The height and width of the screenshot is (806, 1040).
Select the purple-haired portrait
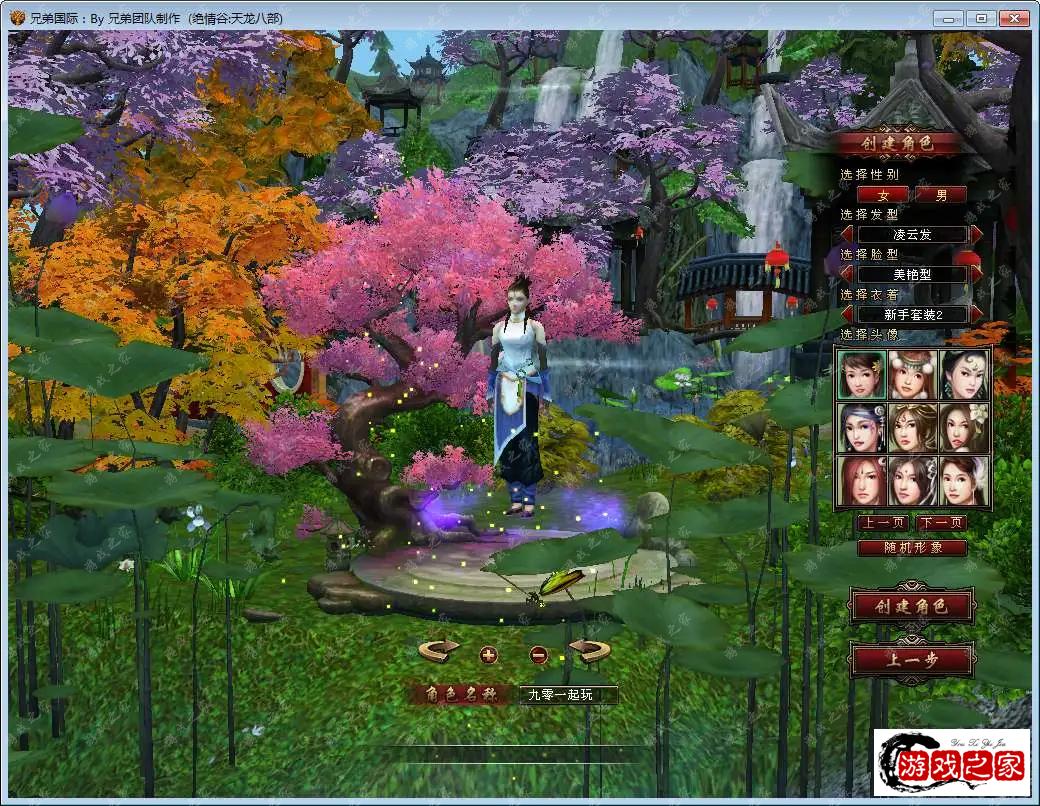click(x=861, y=427)
